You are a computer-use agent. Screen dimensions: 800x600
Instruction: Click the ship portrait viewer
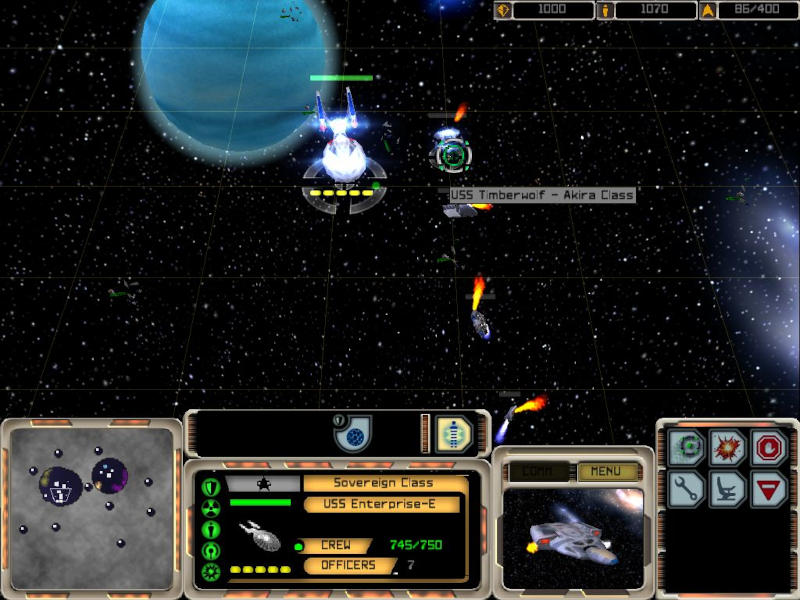[572, 536]
